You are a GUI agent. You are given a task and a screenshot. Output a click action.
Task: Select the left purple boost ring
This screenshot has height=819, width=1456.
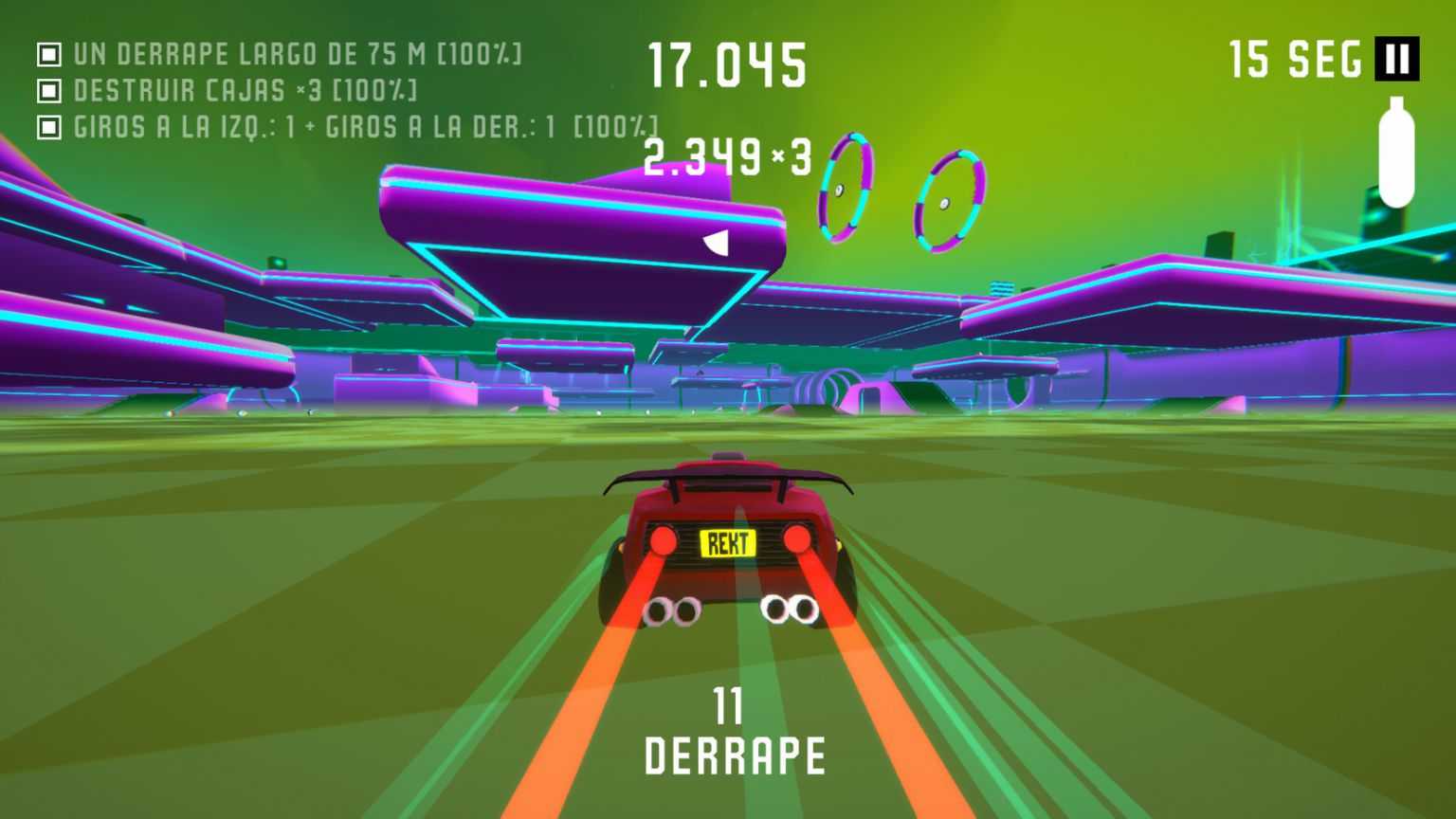click(x=846, y=187)
